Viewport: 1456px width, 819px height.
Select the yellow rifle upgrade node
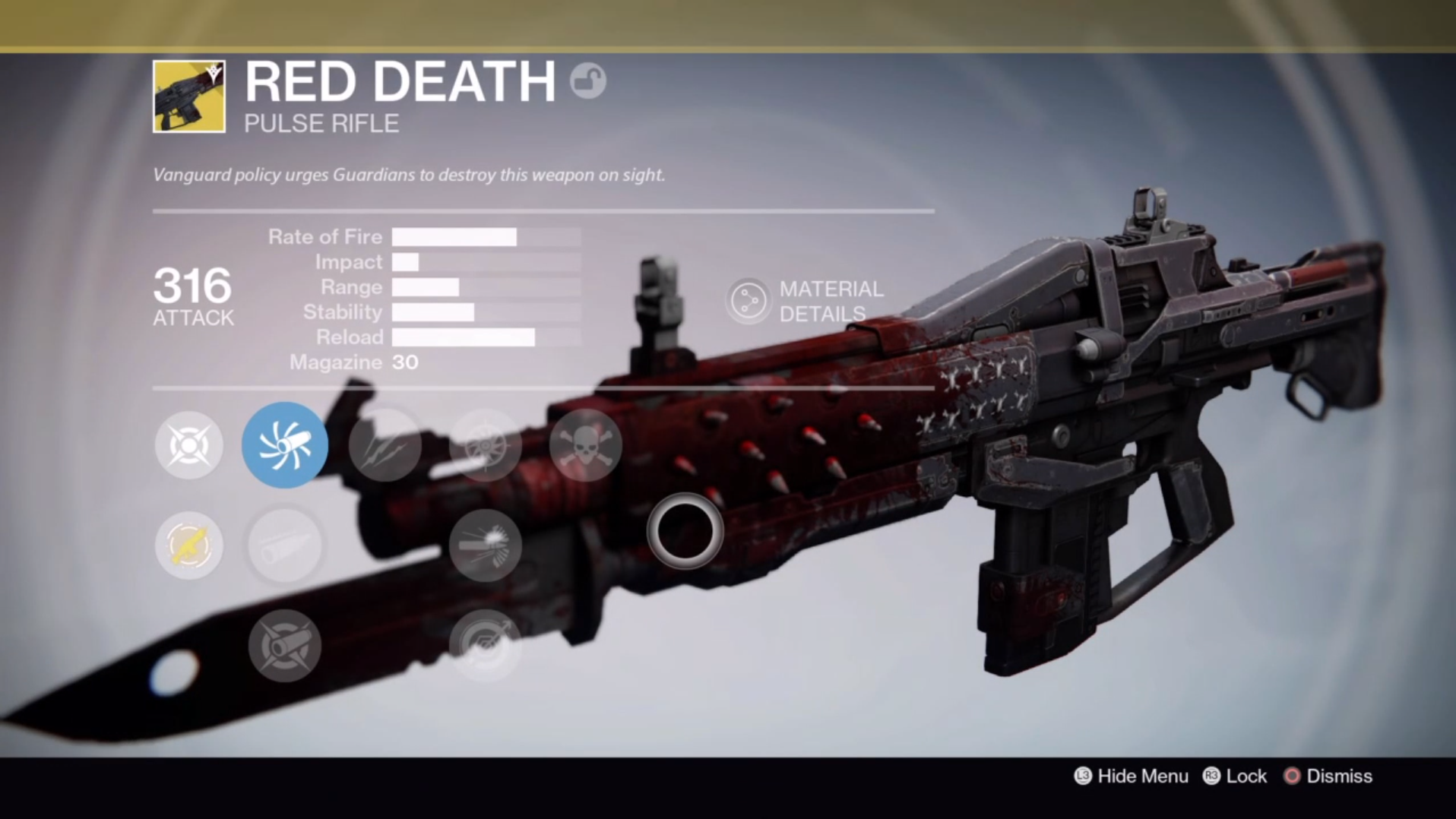[x=189, y=545]
